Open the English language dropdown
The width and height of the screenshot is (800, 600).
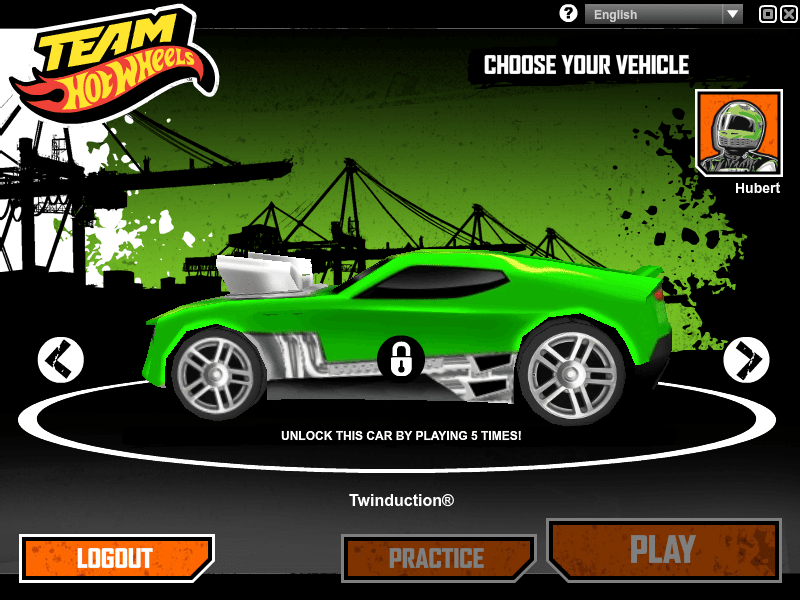tap(664, 14)
